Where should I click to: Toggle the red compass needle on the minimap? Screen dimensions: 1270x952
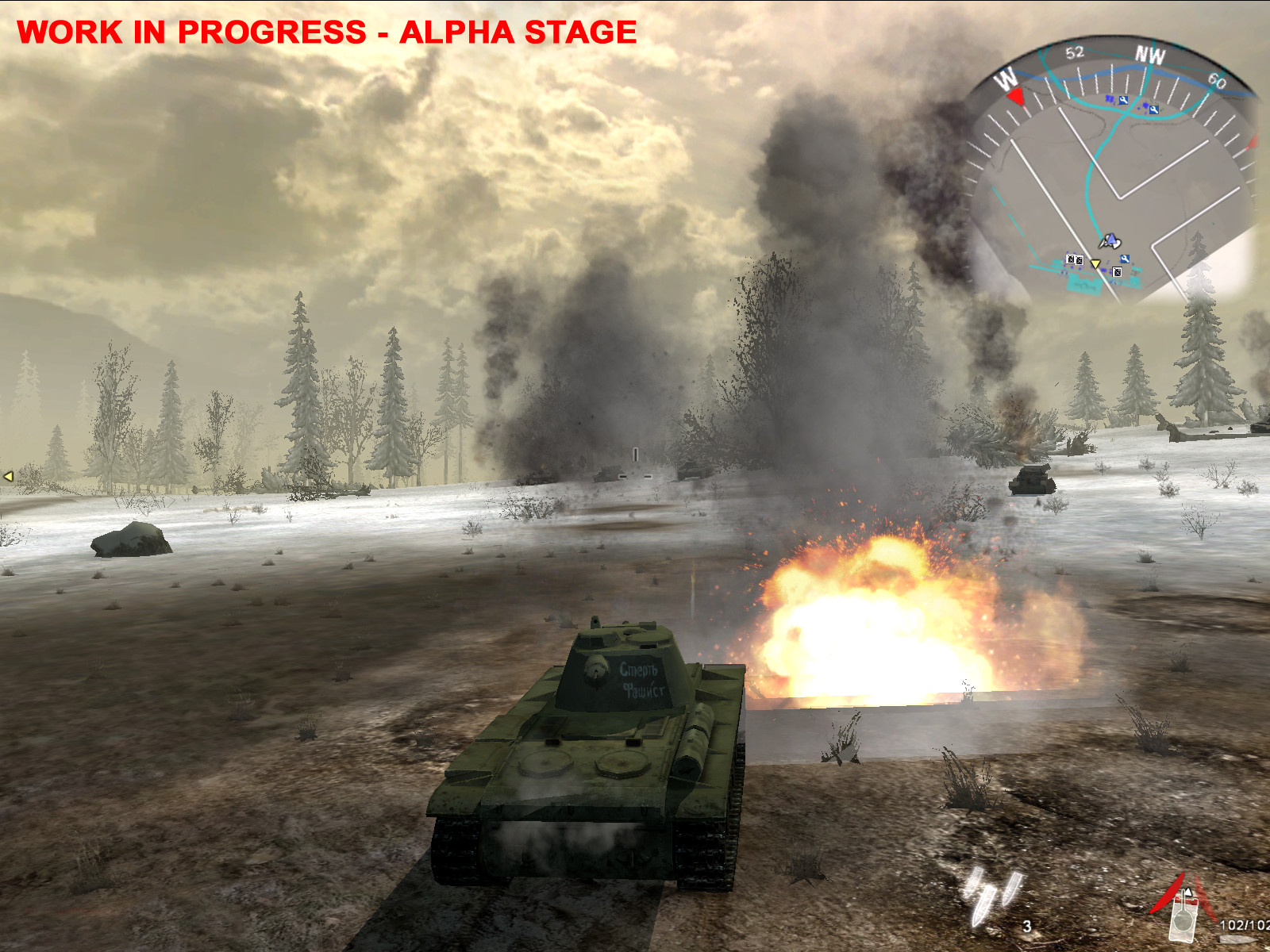(x=1016, y=96)
